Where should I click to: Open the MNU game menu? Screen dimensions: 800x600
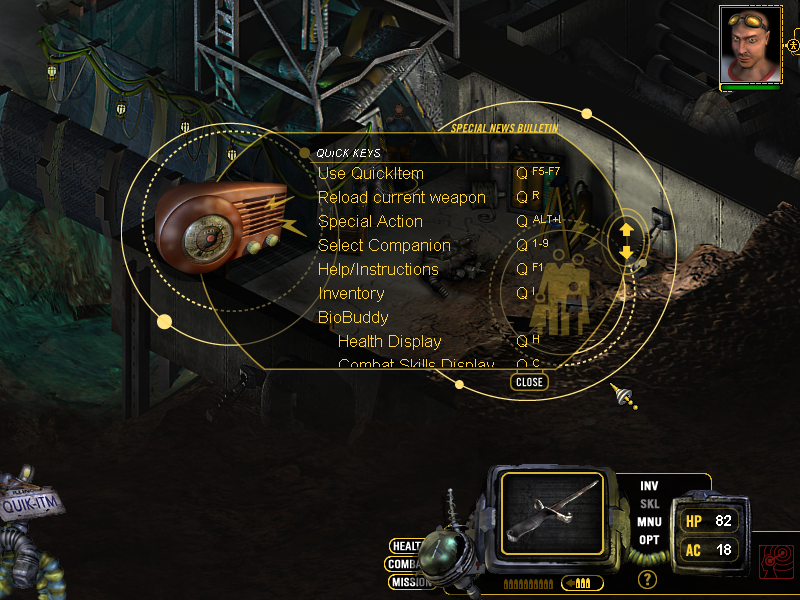(x=650, y=522)
